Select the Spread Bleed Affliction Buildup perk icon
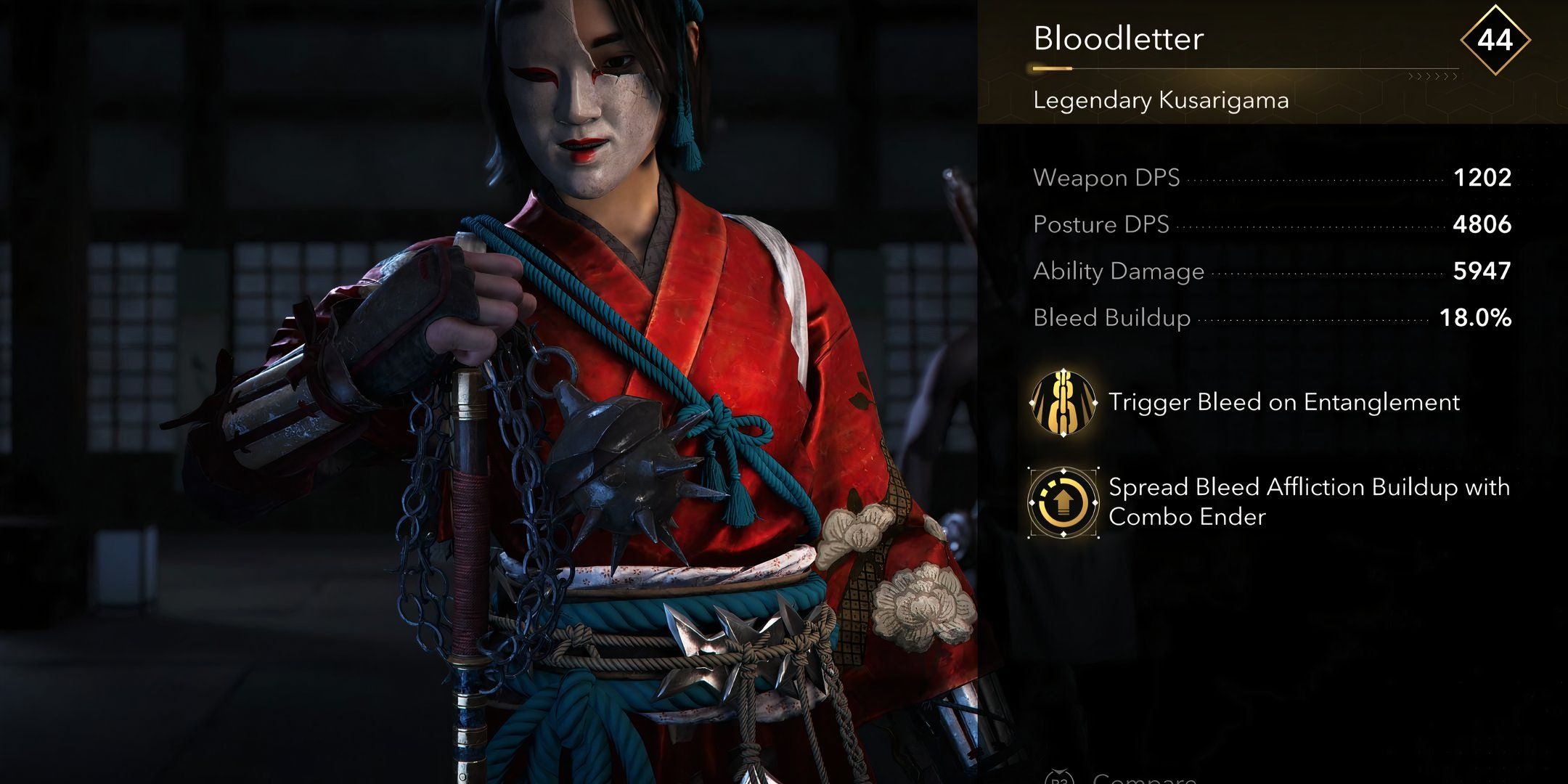Screen dimensions: 1568x784 [x=1063, y=502]
